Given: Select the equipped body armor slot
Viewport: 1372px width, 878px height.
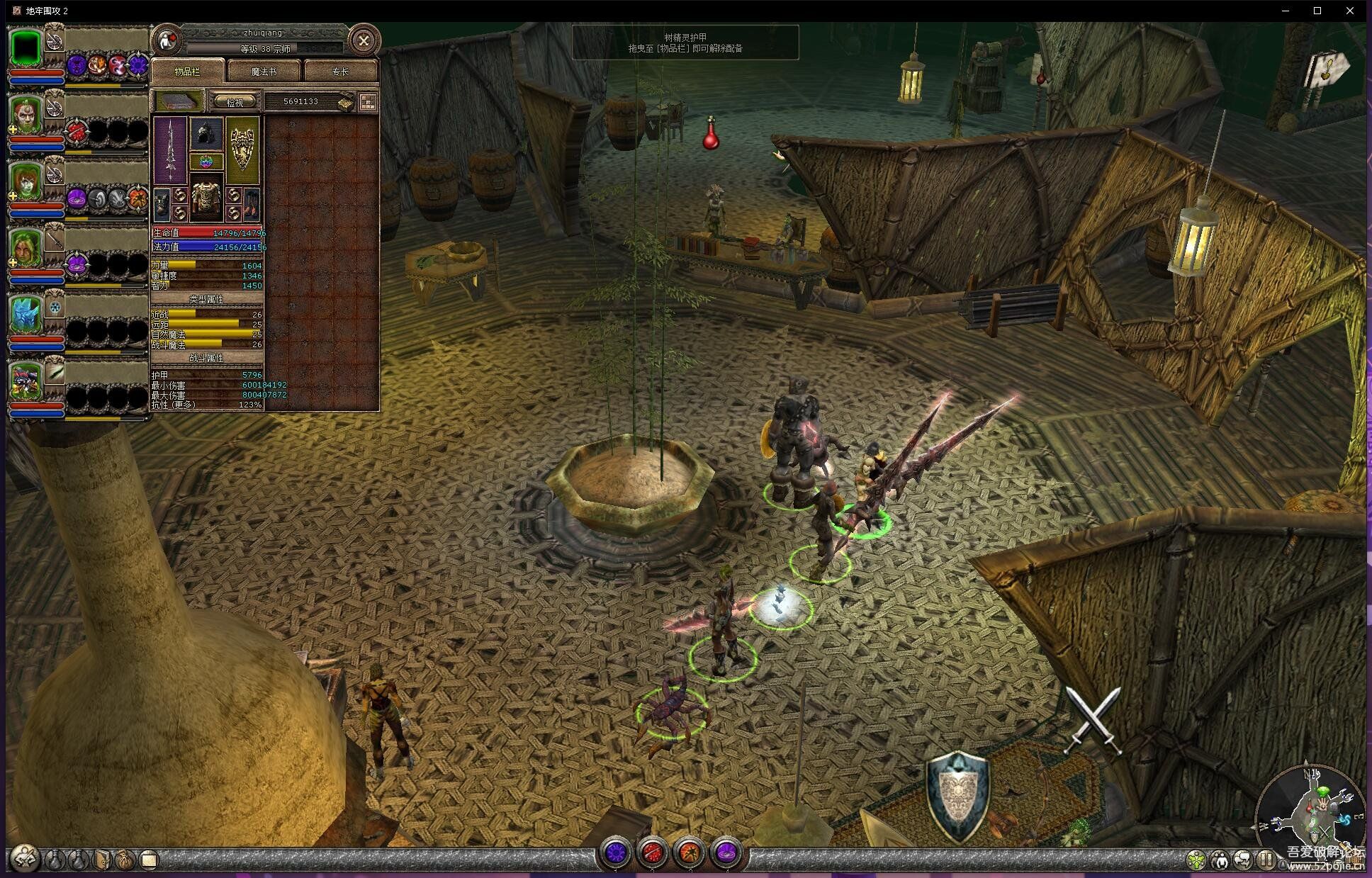Looking at the screenshot, I should point(206,198).
